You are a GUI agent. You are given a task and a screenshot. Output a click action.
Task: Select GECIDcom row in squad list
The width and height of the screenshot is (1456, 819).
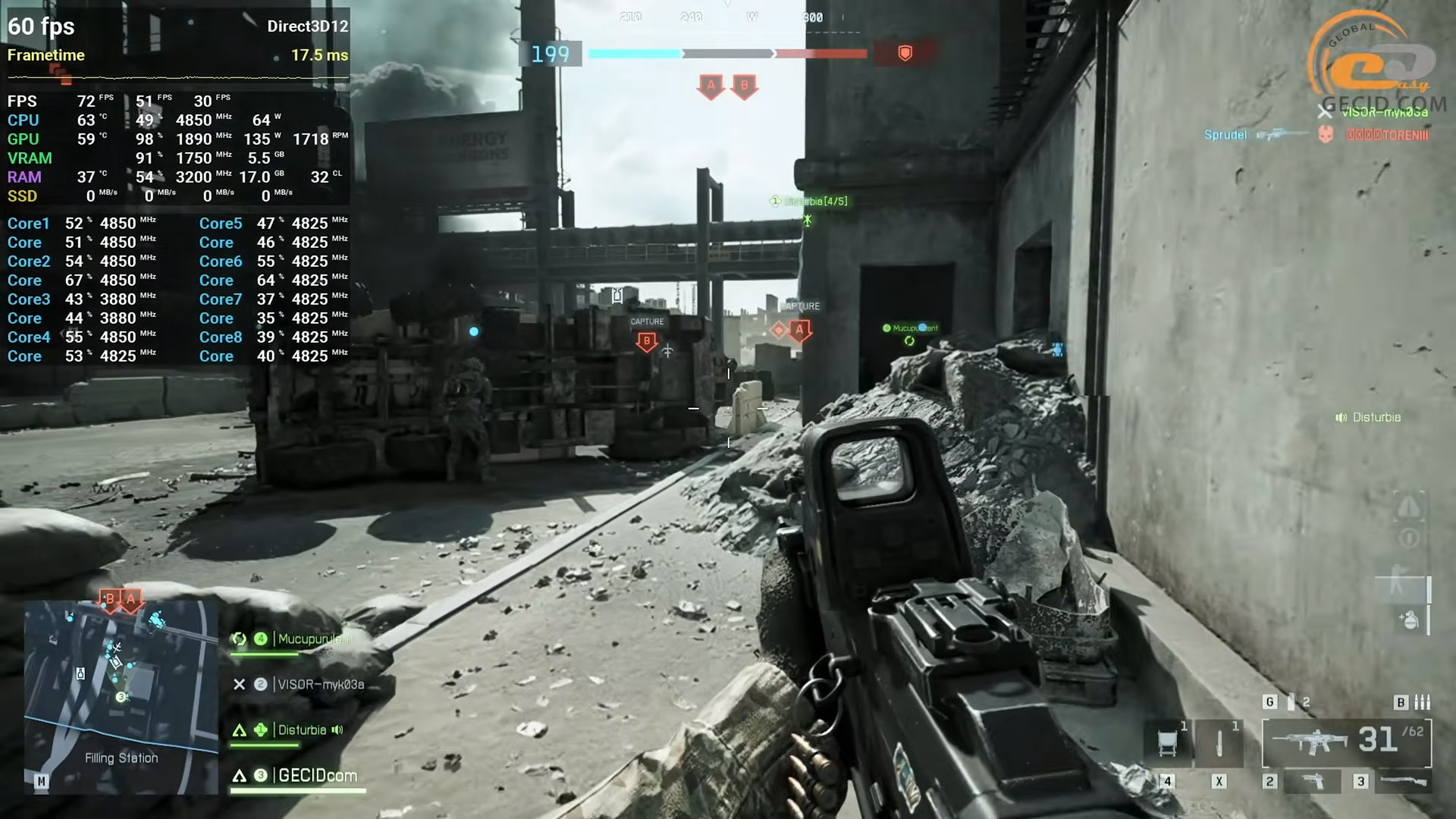317,776
